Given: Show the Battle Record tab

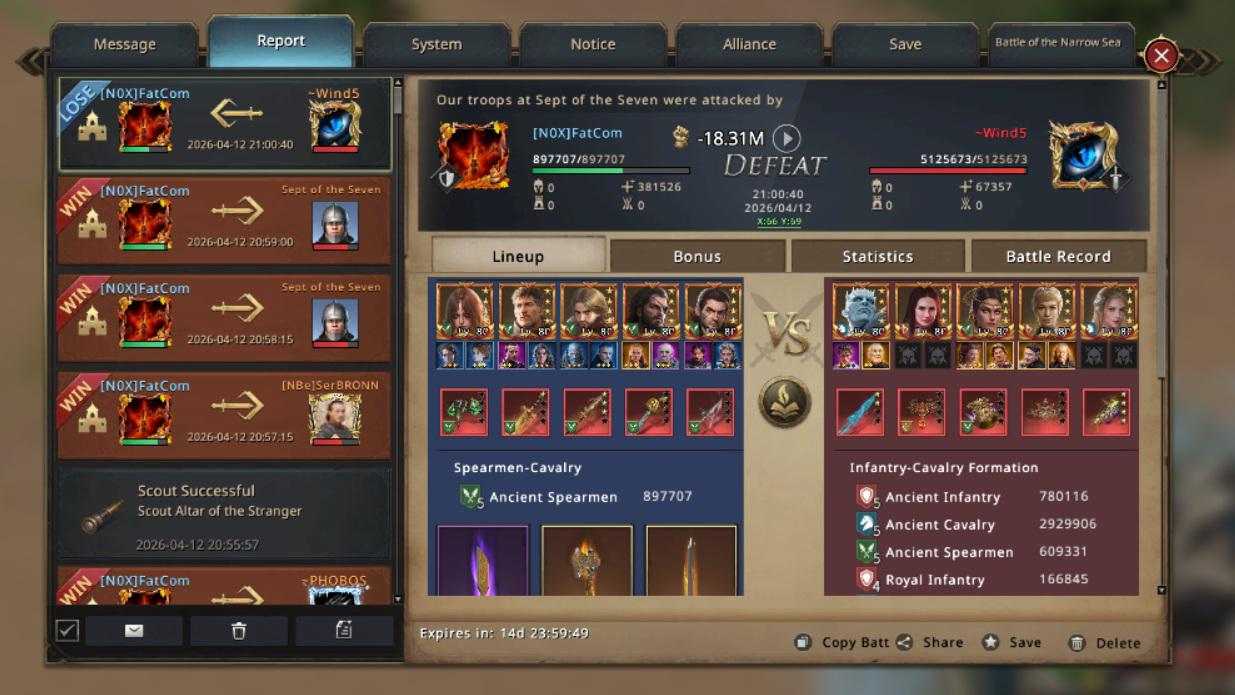Looking at the screenshot, I should [1058, 256].
